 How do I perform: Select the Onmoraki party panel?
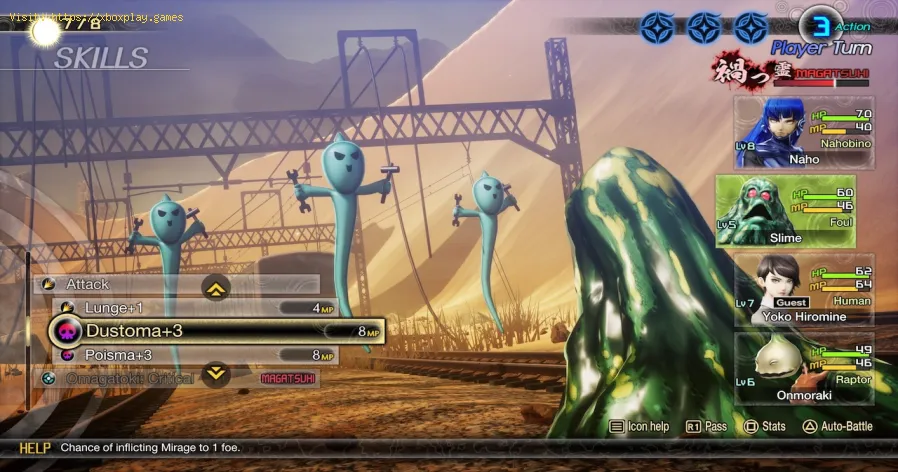803,368
